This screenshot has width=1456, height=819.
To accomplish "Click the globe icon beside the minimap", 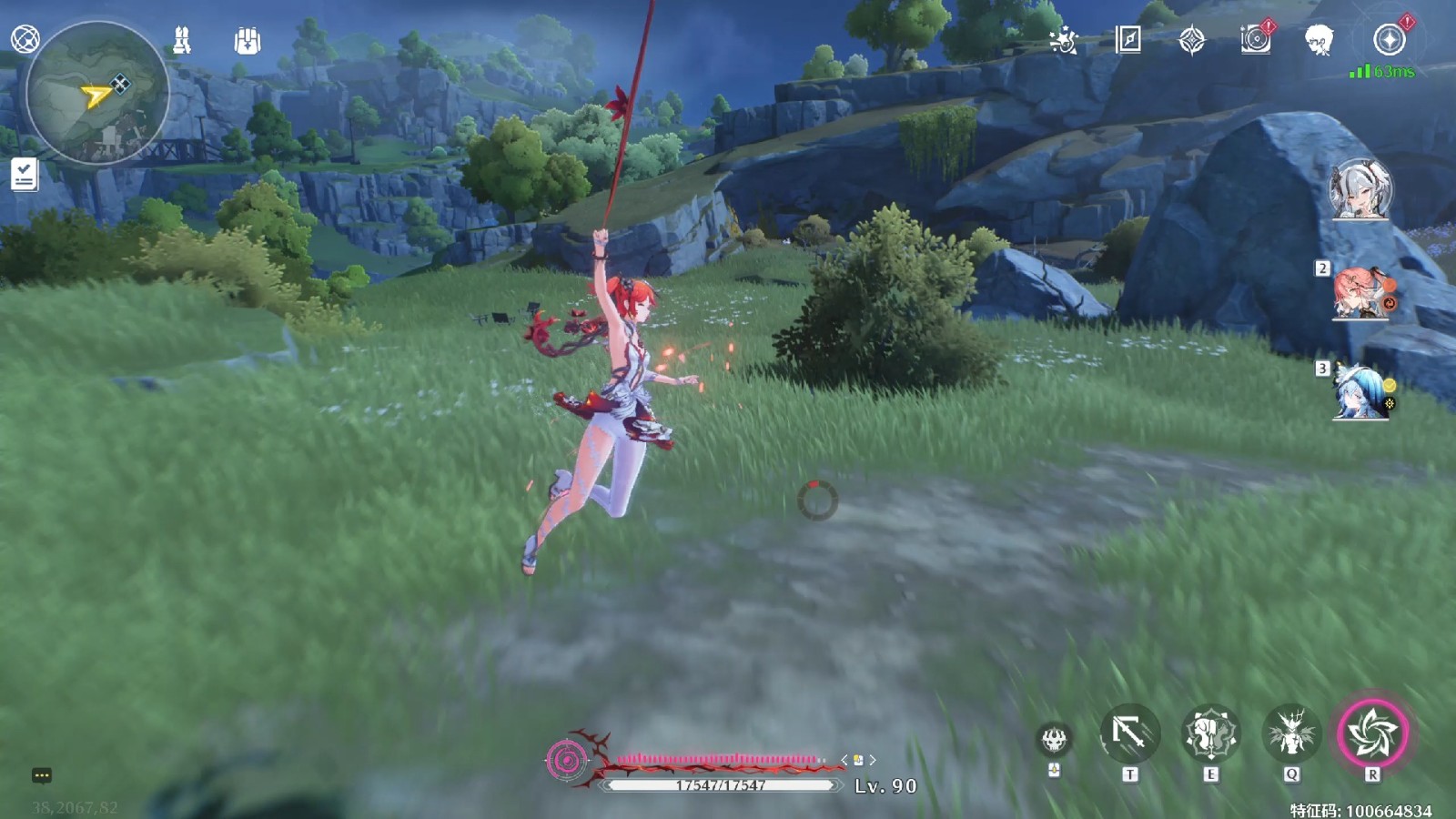I will (25, 39).
